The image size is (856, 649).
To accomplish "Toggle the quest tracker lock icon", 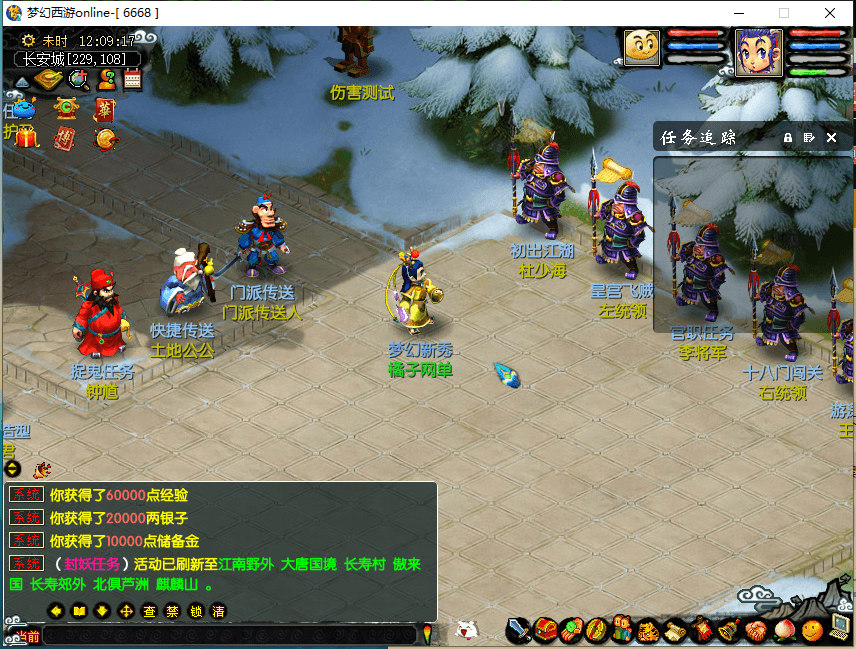I will (x=788, y=137).
